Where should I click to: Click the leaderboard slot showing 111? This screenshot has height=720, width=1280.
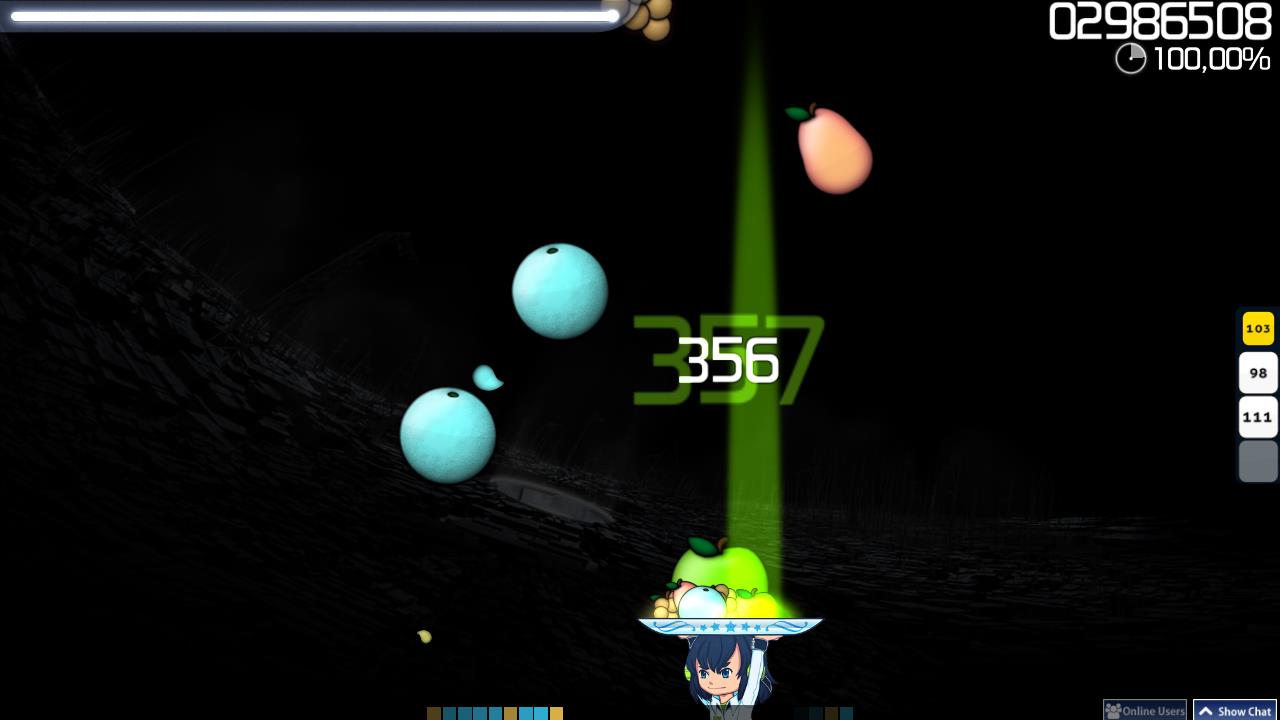point(1258,416)
